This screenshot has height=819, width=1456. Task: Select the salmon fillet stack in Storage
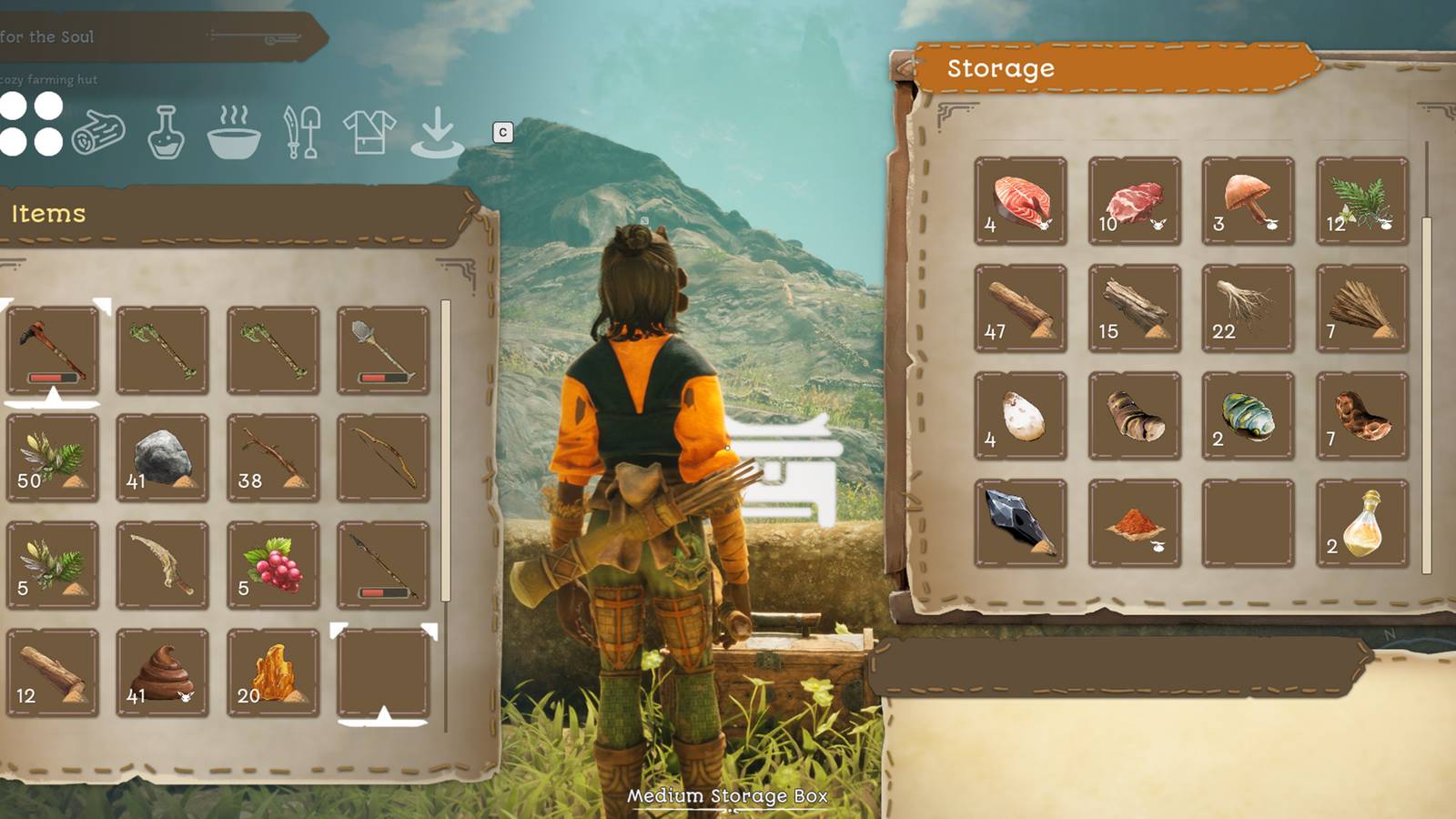tap(1019, 200)
